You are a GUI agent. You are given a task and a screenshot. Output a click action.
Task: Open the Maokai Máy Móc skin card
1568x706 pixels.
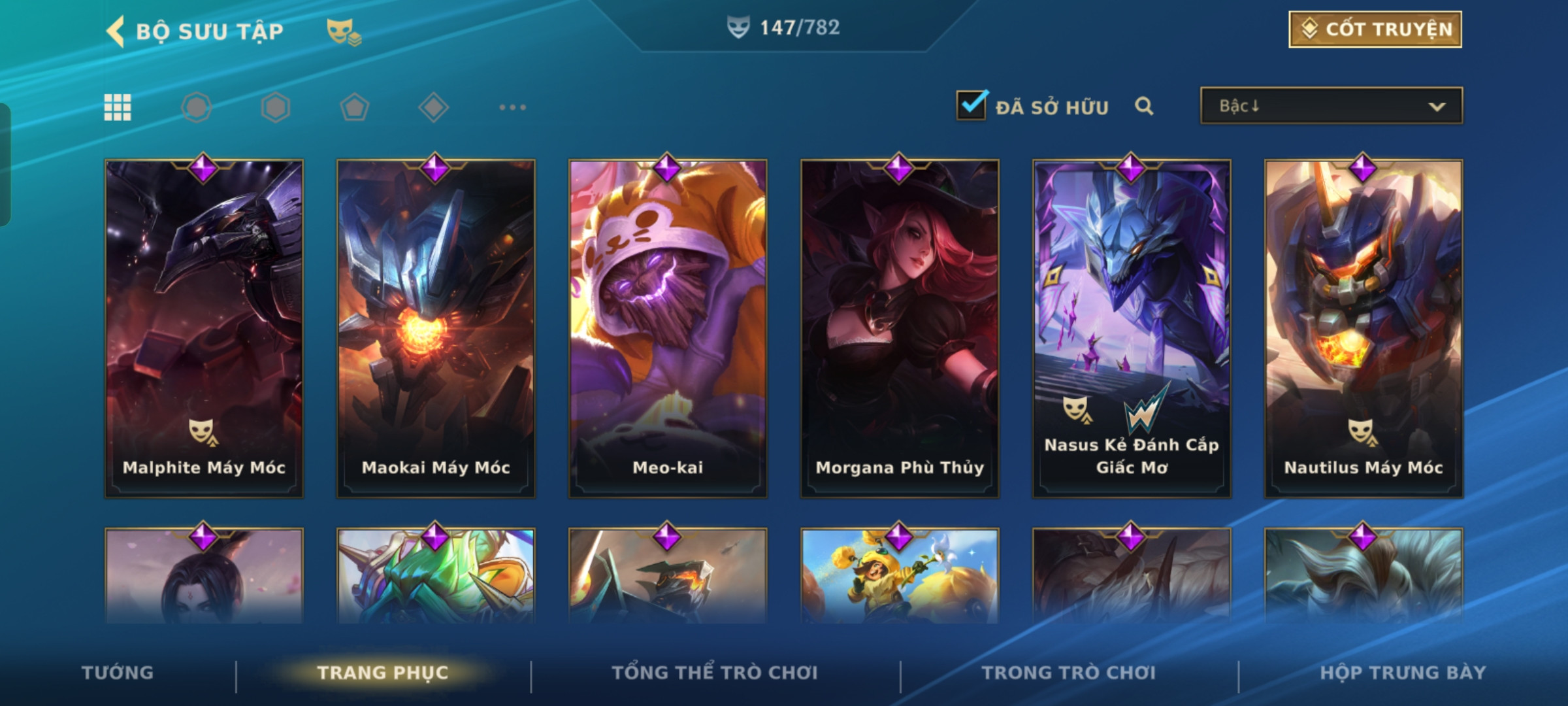(x=436, y=328)
